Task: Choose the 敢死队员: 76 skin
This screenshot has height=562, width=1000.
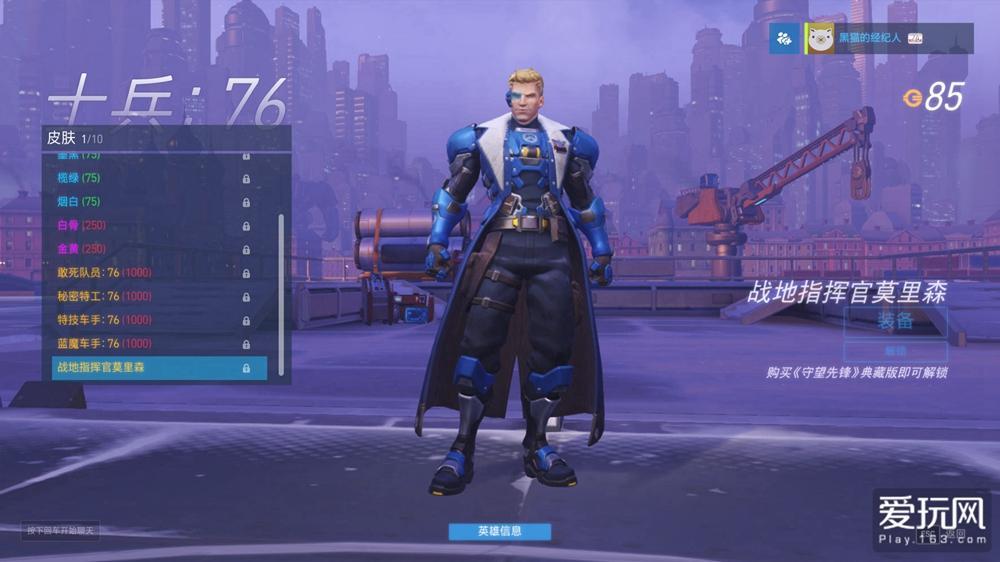Action: 150,273
